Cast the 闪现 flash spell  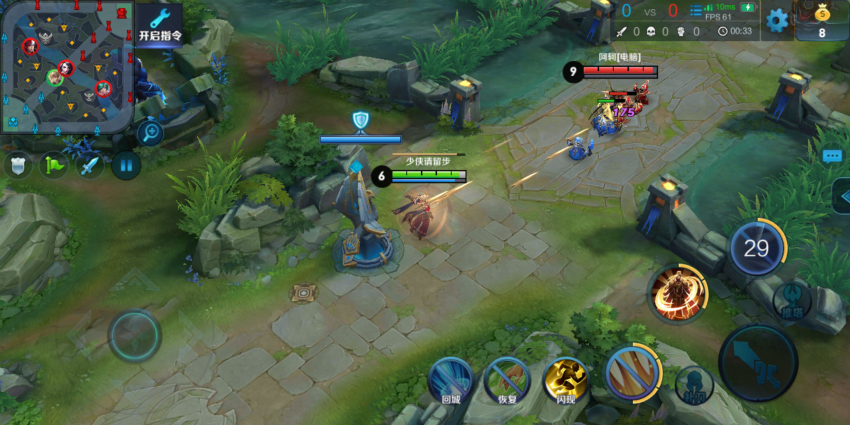[x=566, y=380]
